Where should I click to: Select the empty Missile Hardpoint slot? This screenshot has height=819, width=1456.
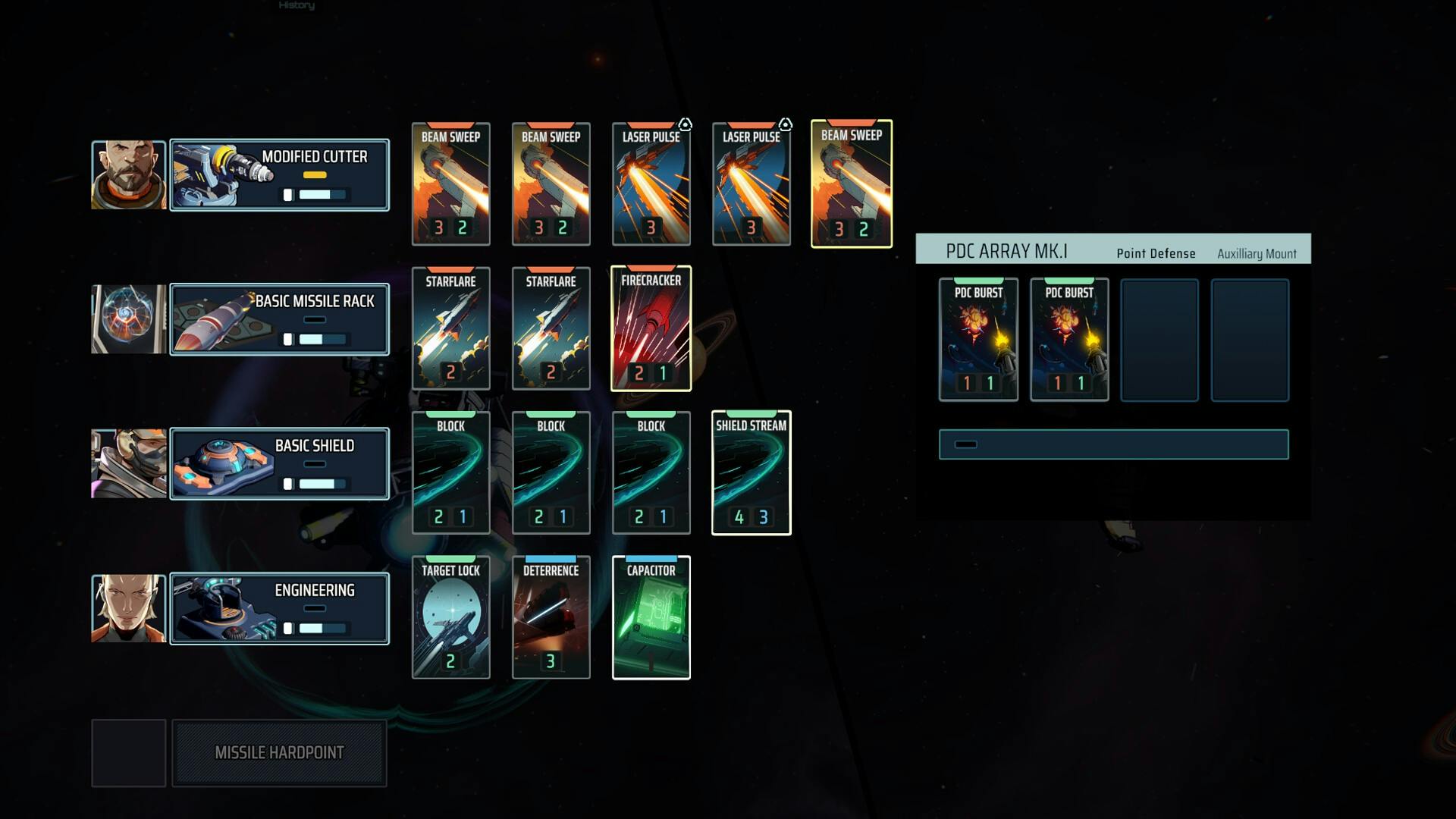[279, 753]
